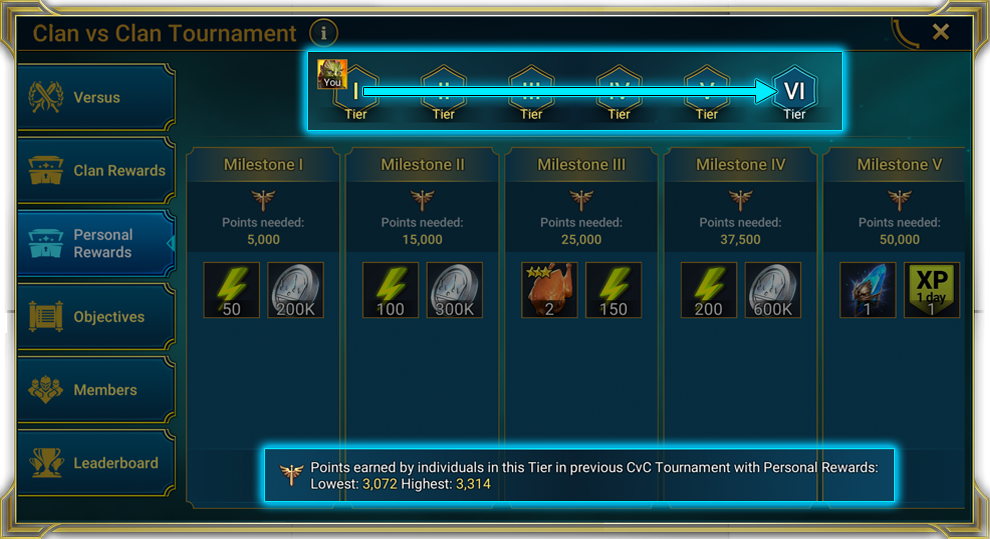Switch to Clan Rewards tab
This screenshot has height=539, width=990.
coord(95,171)
